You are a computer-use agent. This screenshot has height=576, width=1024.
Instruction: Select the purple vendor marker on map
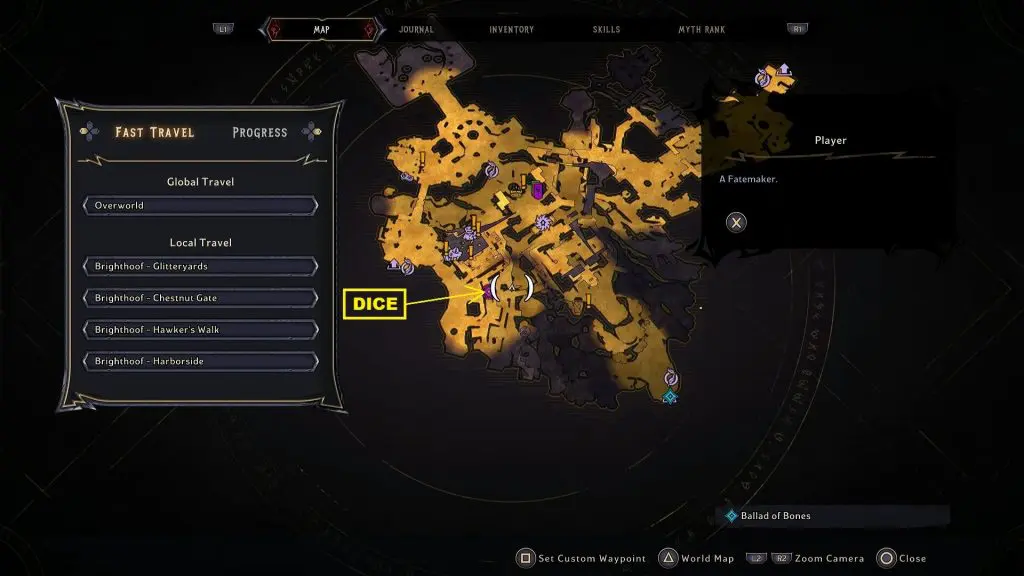click(537, 189)
